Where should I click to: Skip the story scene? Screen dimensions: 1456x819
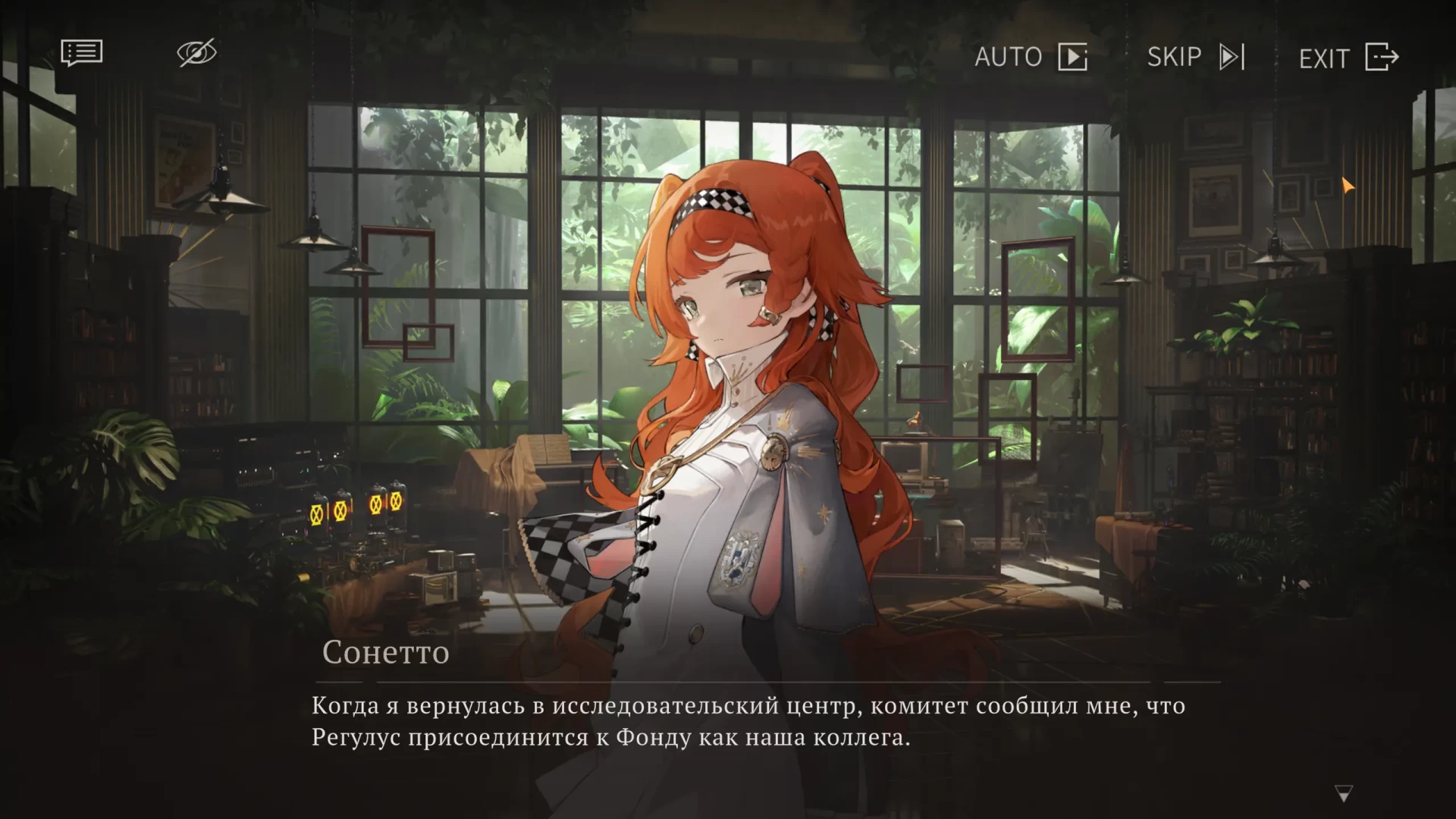(1195, 57)
